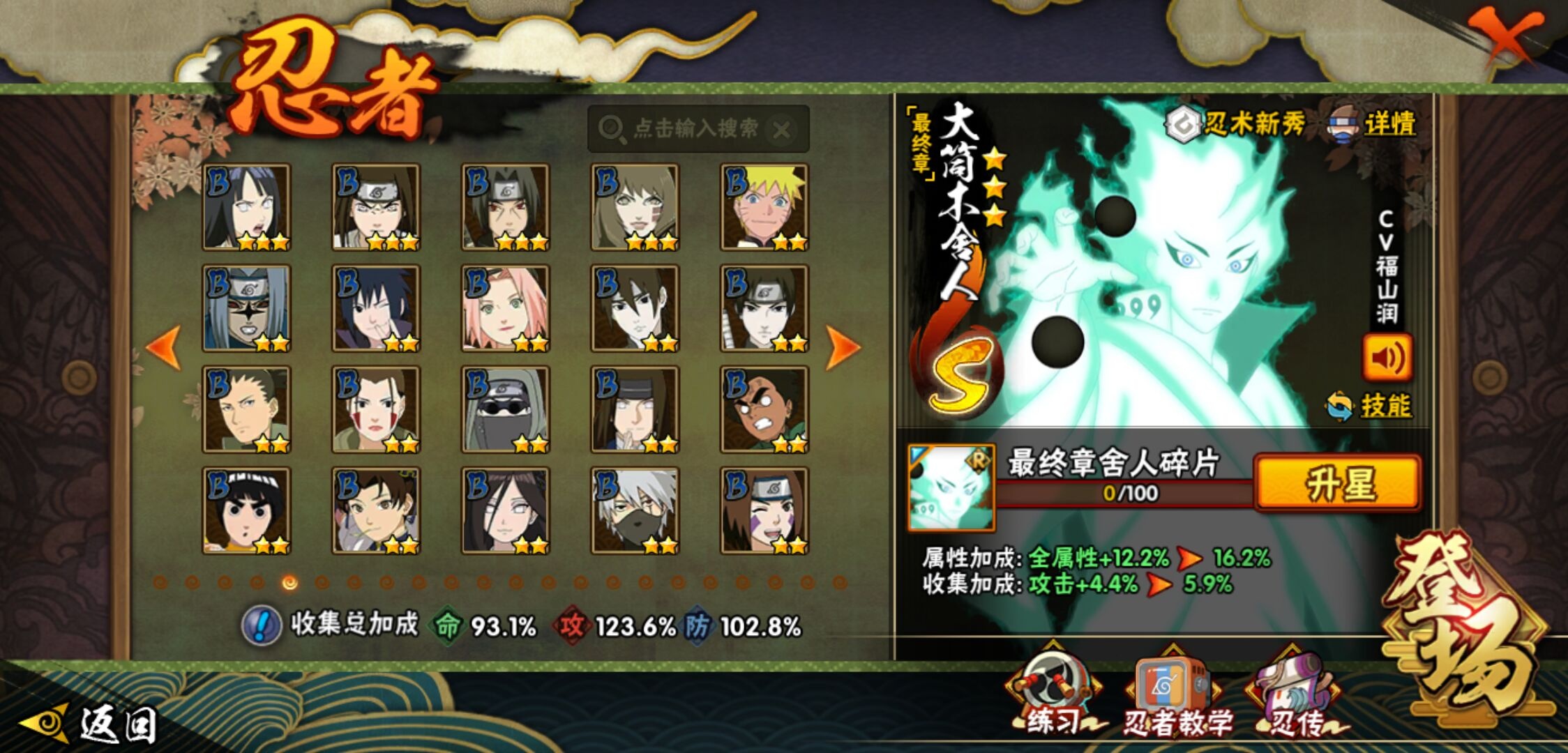Open the 最终章舍人 fragment icon
Viewport: 1568px width, 753px height.
[x=951, y=488]
